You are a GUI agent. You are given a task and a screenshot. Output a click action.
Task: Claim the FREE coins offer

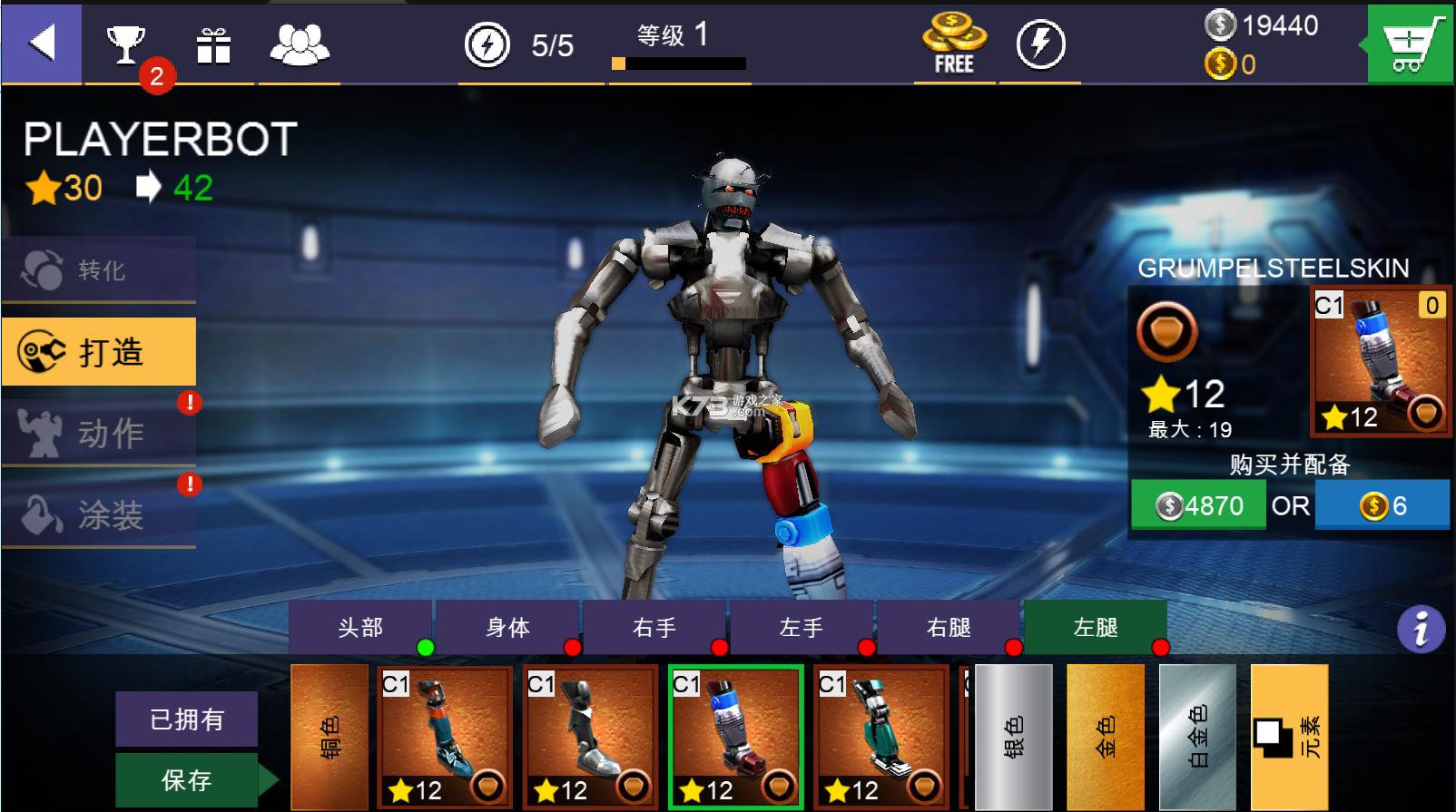(x=954, y=44)
